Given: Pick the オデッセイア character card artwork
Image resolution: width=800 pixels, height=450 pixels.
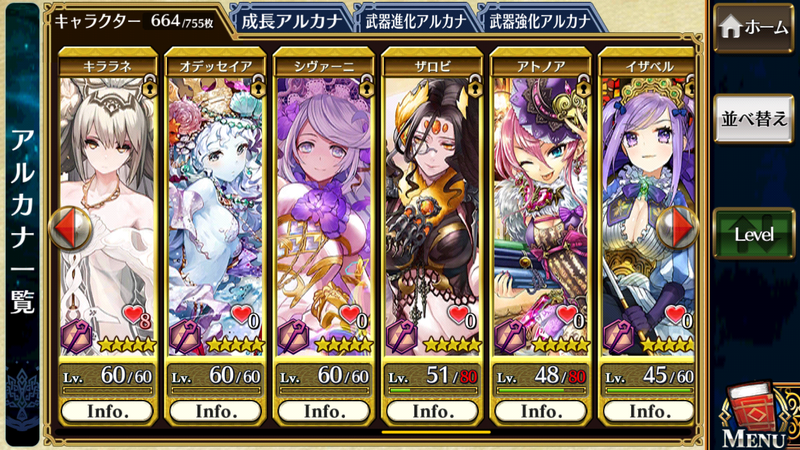Looking at the screenshot, I should tap(216, 200).
